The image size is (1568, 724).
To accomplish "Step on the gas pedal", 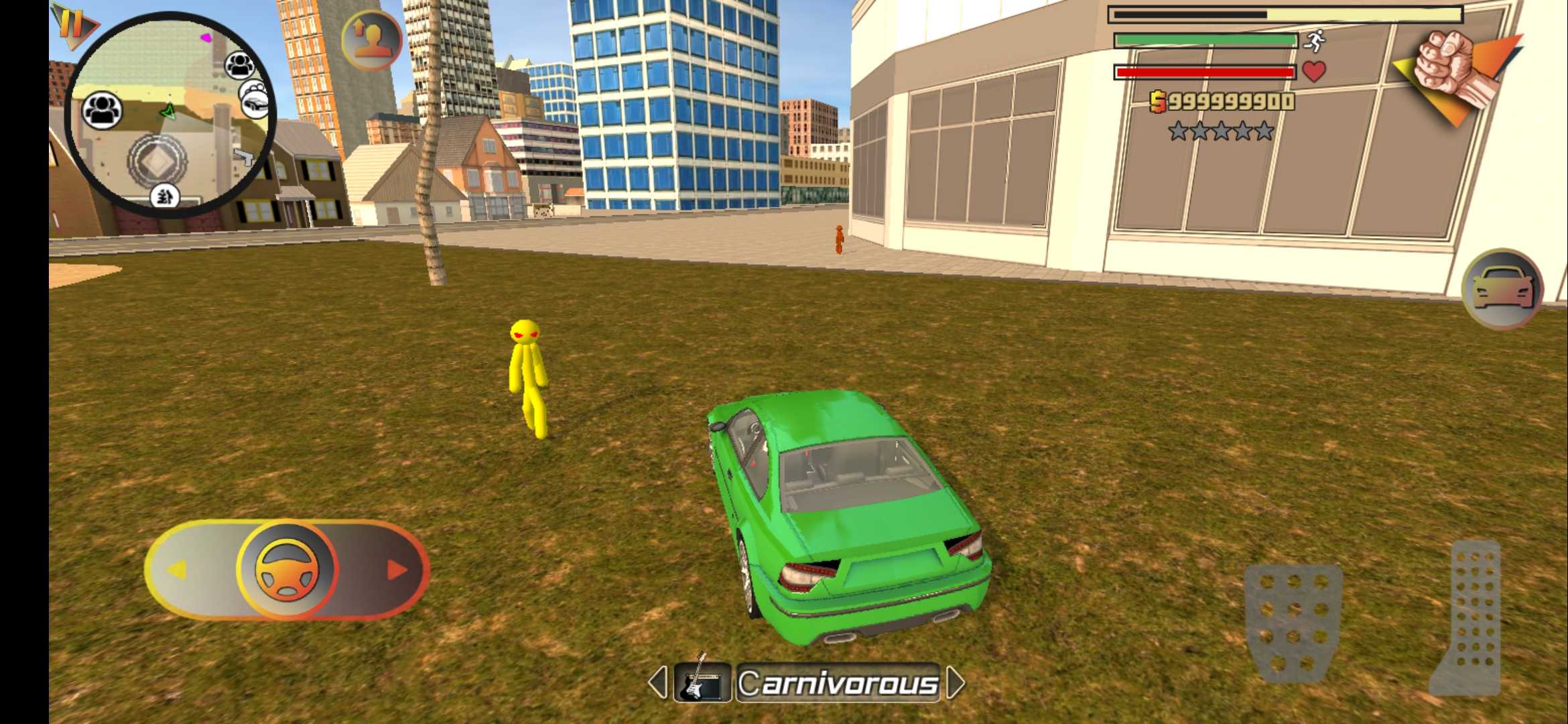I will click(x=1469, y=617).
